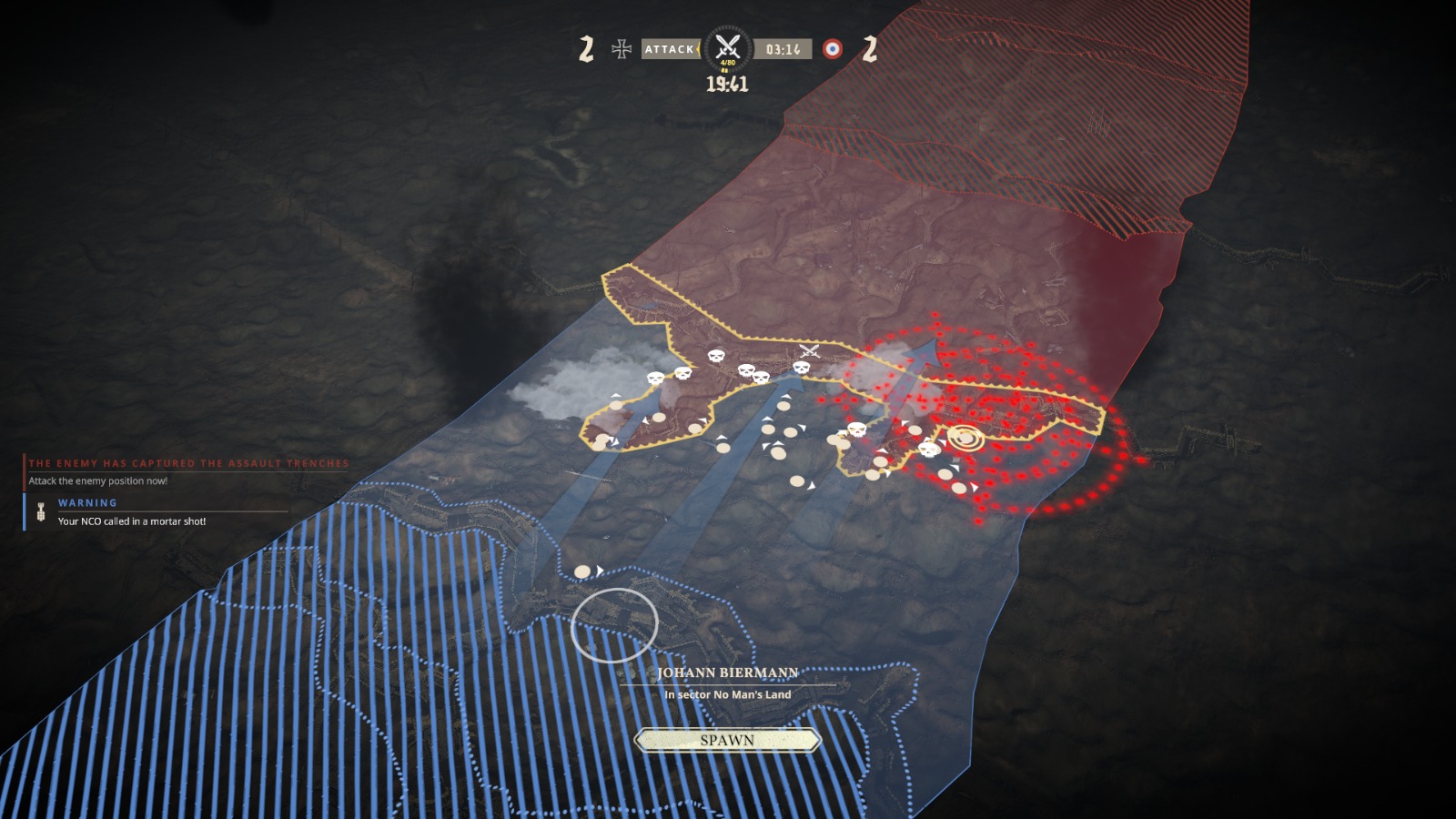The height and width of the screenshot is (819, 1456).
Task: Click the SPAWN button
Action: point(727,741)
